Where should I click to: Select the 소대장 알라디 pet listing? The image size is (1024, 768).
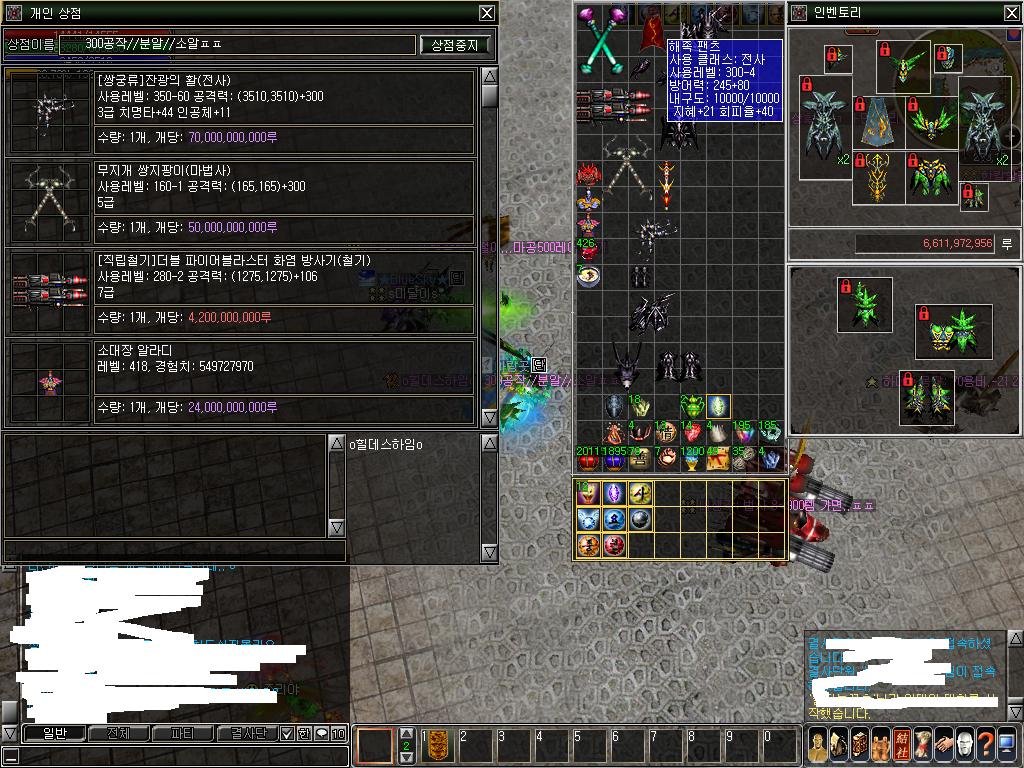[x=240, y=382]
